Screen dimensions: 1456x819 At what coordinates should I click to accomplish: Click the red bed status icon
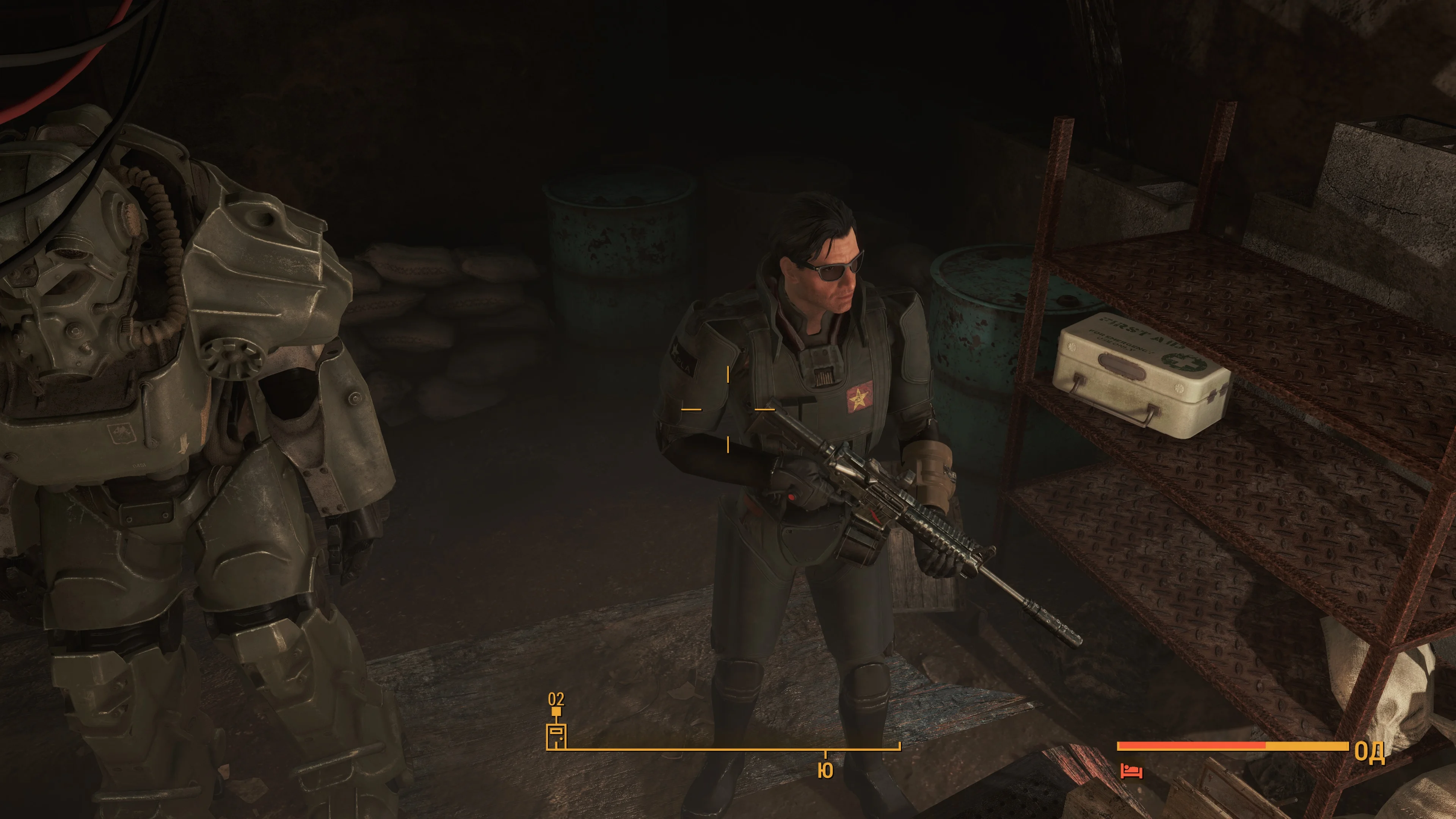1131,771
